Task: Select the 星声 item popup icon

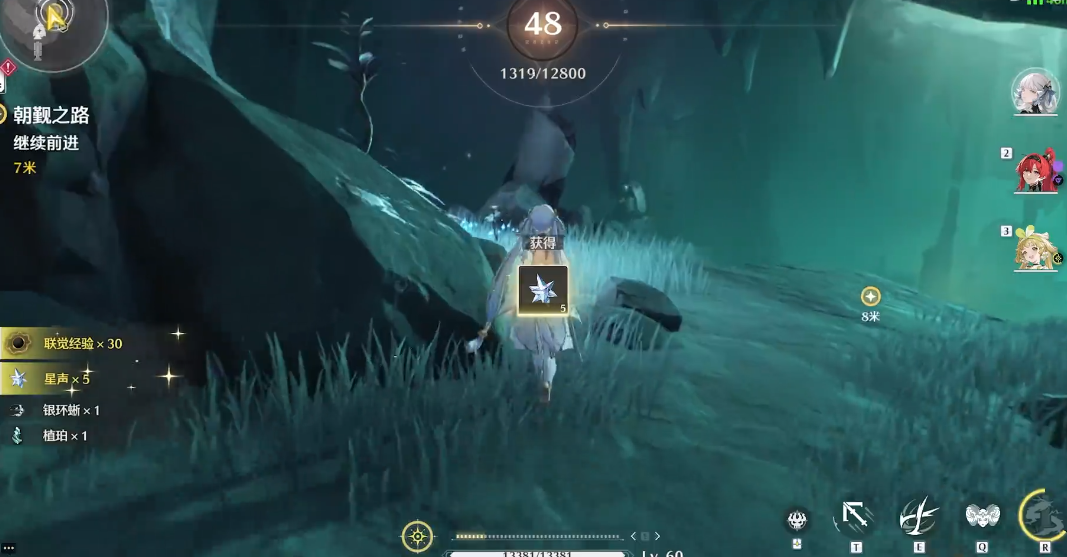Action: tap(543, 290)
